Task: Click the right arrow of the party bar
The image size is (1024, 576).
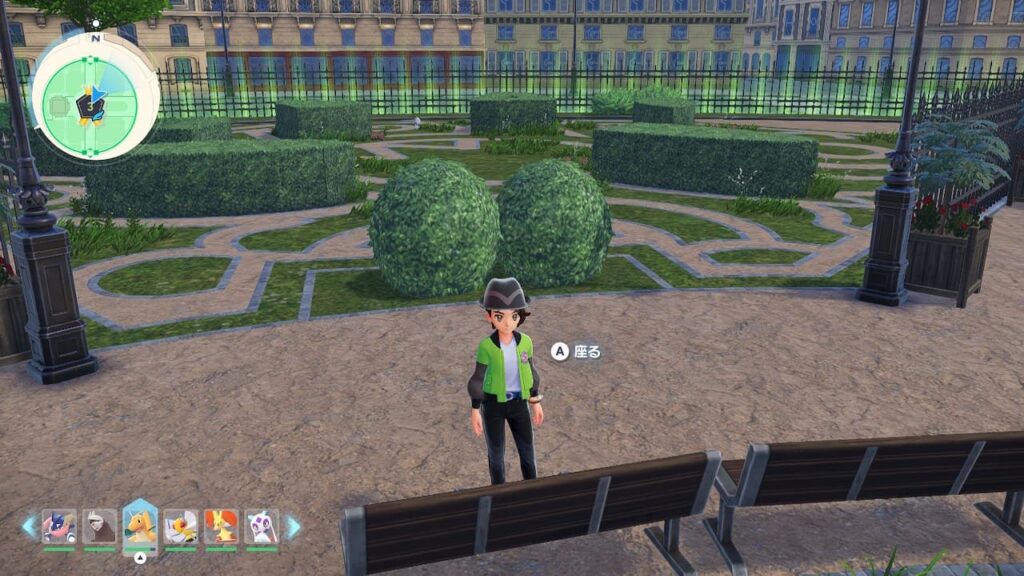Action: [293, 526]
